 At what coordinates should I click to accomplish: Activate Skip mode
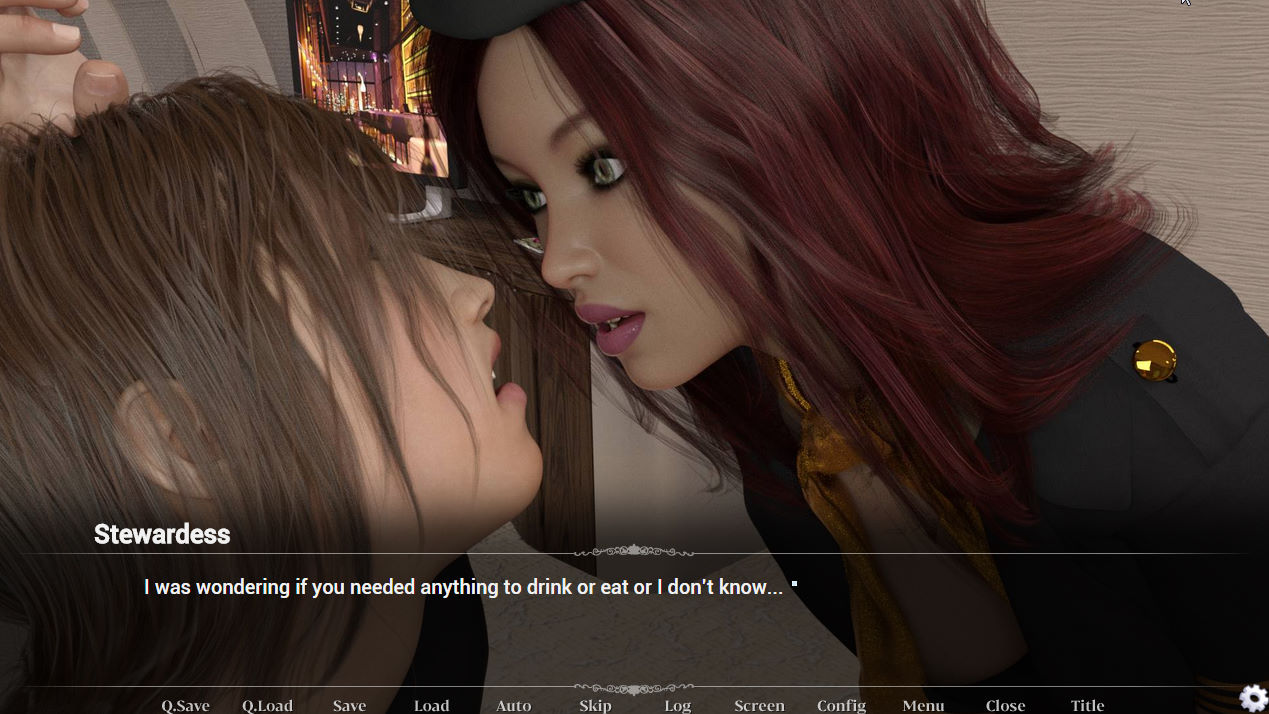pyautogui.click(x=595, y=705)
